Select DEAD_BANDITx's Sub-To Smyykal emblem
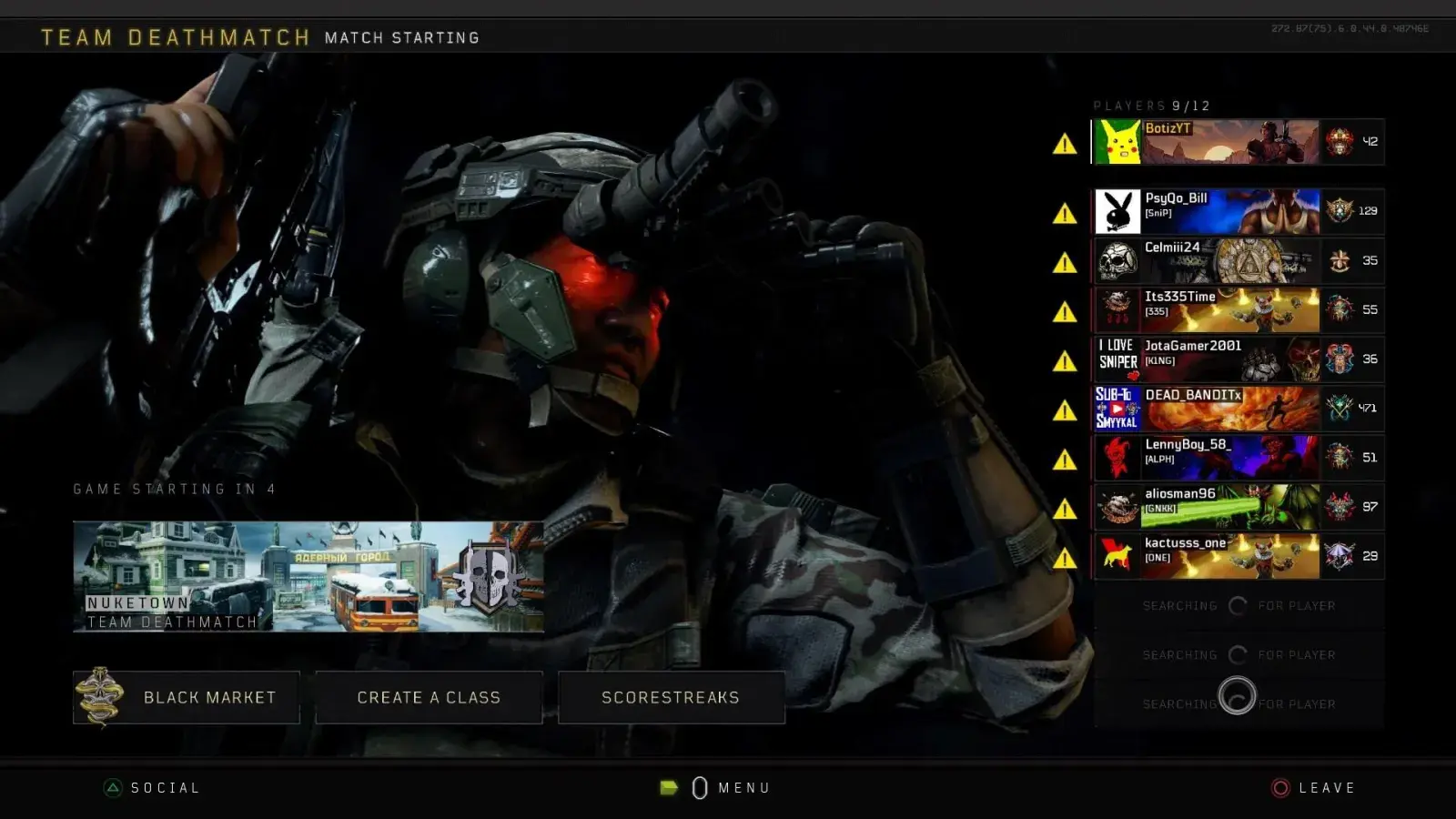Screen dimensions: 1456x819 pyautogui.click(x=1117, y=409)
